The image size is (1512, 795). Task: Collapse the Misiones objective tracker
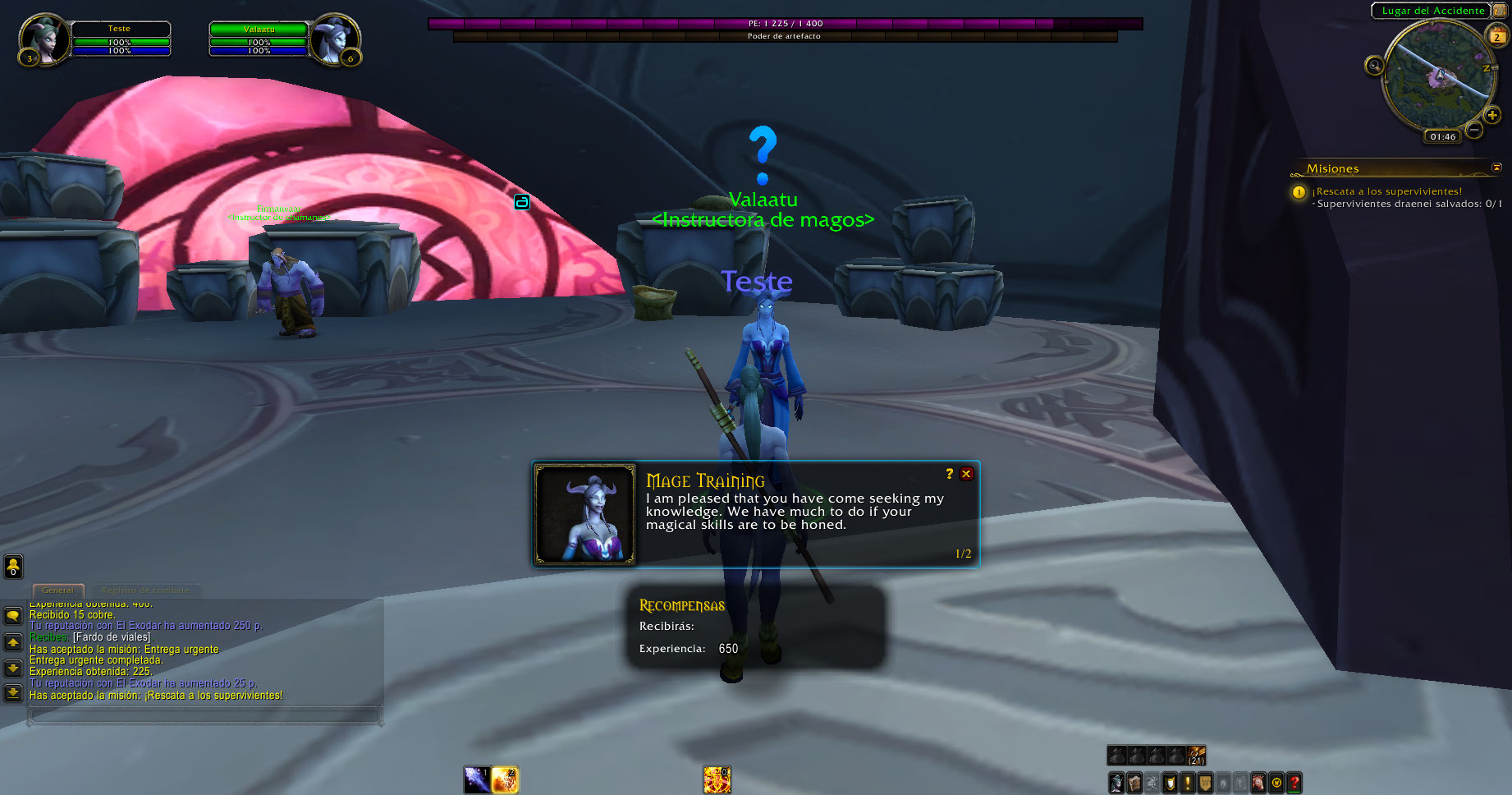[x=1496, y=168]
